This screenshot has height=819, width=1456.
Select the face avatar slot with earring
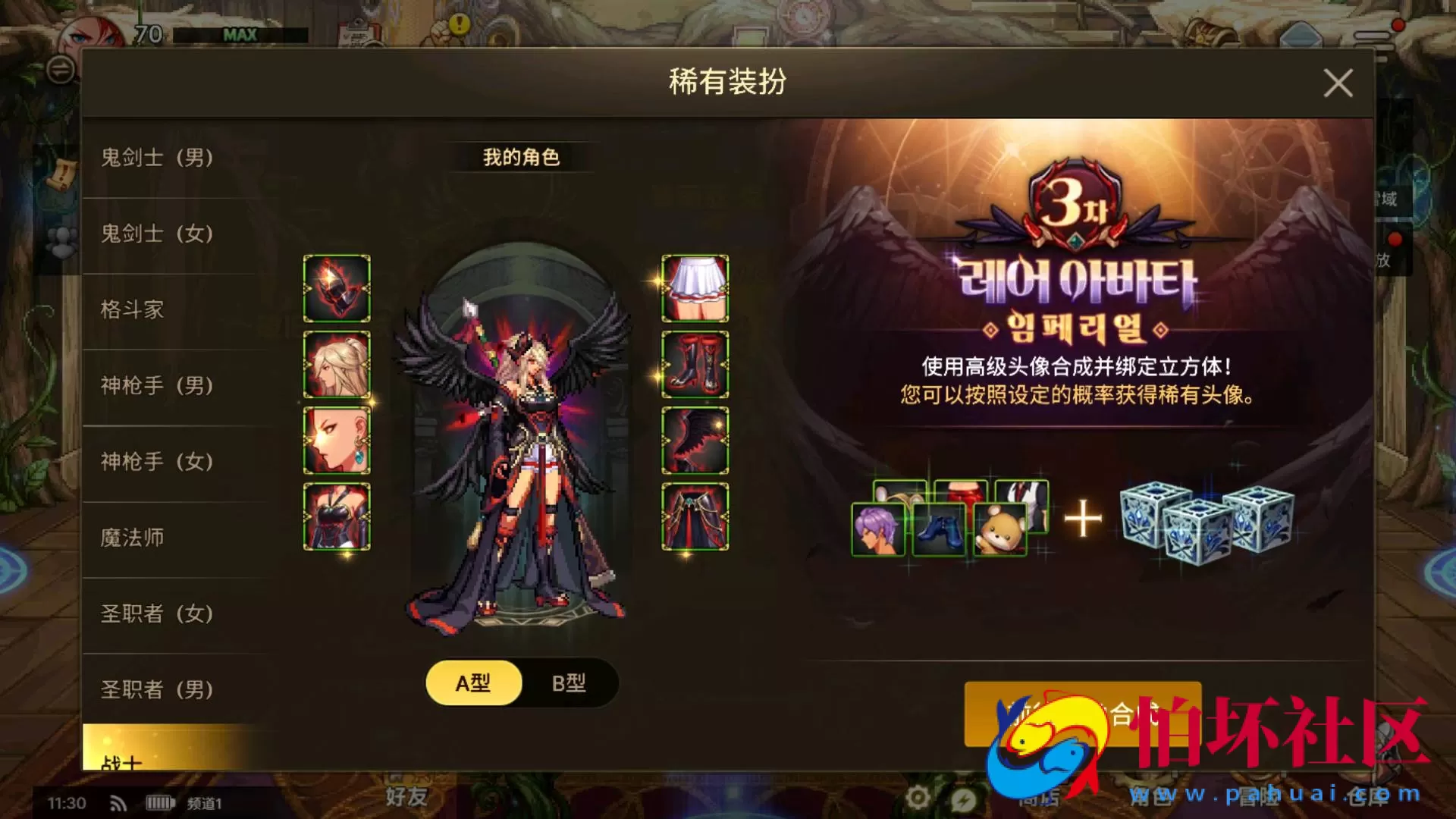point(337,441)
